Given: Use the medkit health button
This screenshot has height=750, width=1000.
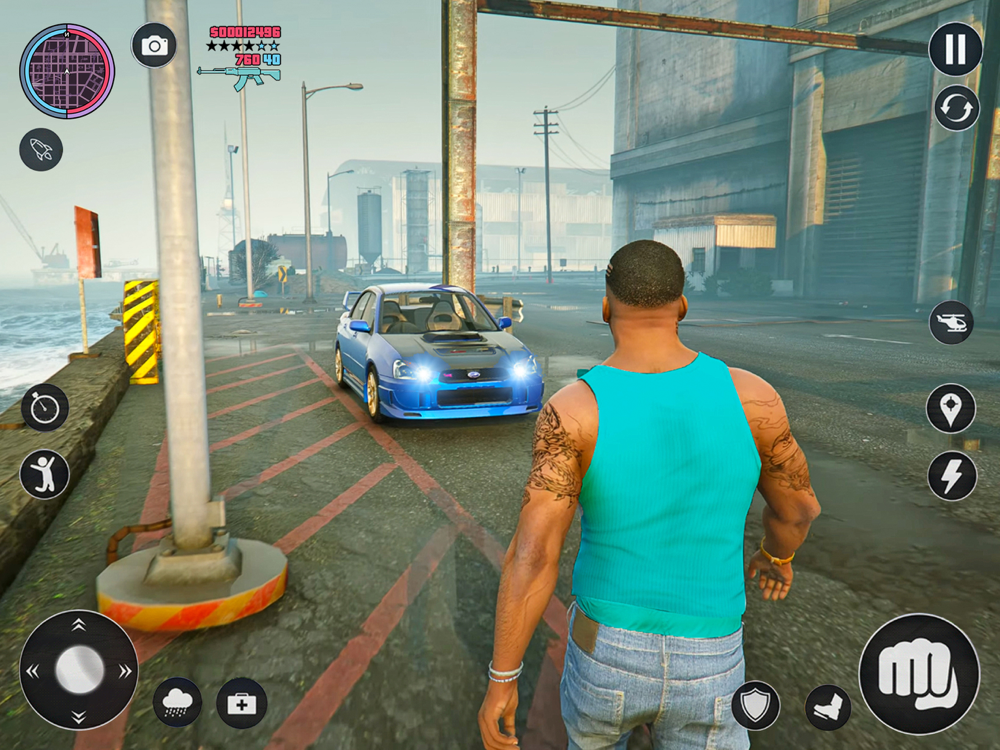Looking at the screenshot, I should 241,703.
